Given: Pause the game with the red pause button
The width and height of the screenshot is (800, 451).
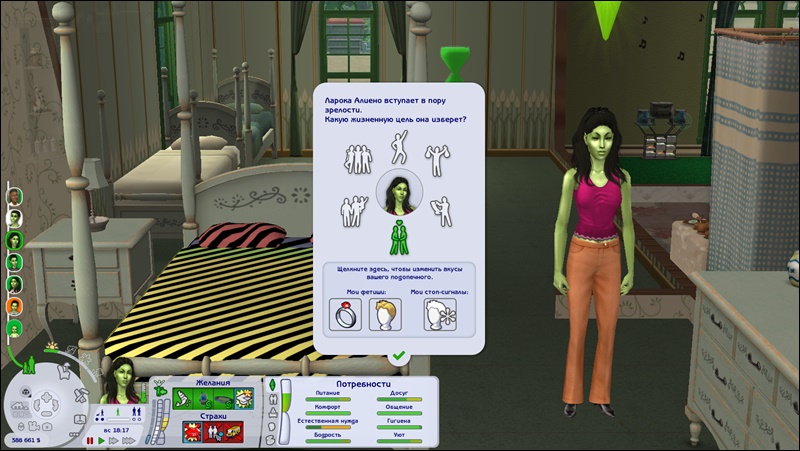Looking at the screenshot, I should point(90,440).
